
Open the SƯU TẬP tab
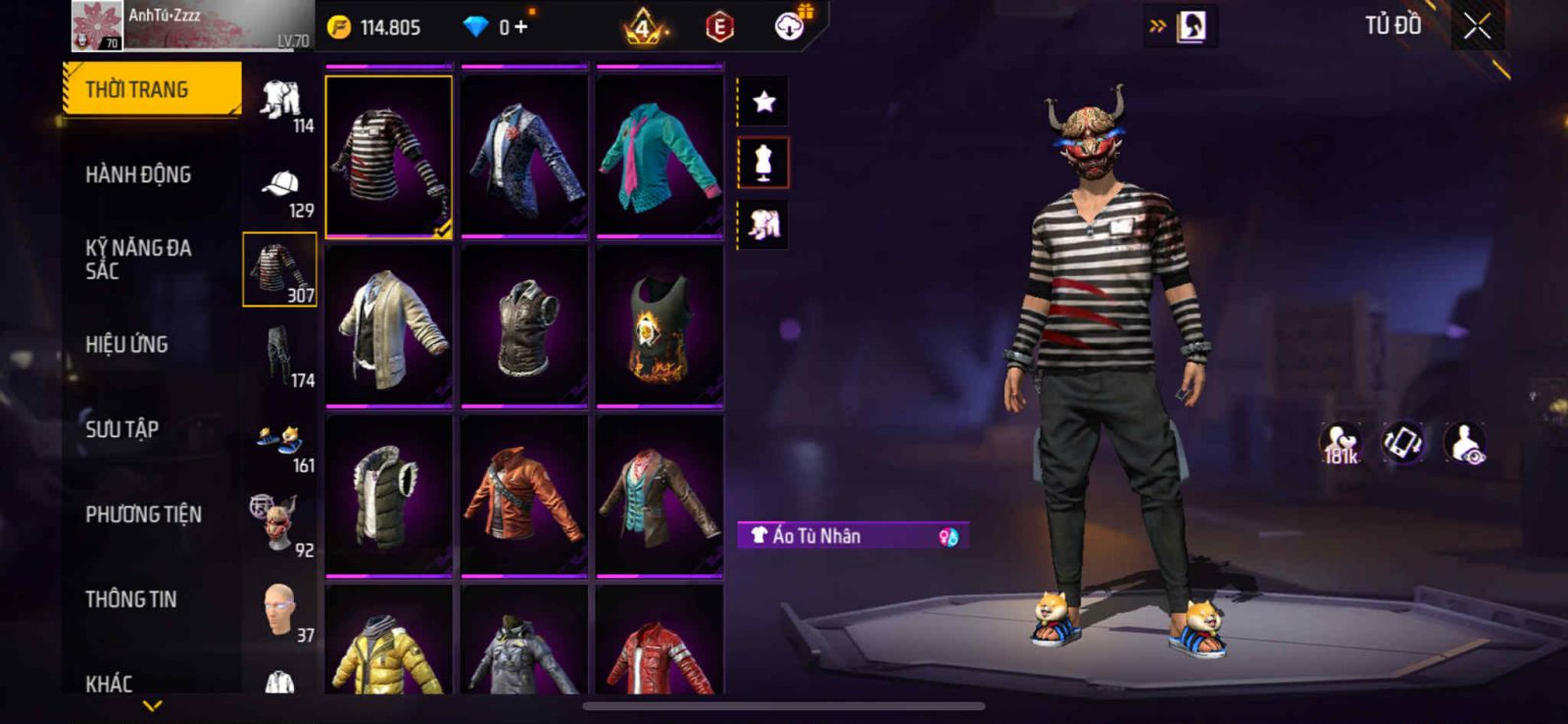(122, 429)
